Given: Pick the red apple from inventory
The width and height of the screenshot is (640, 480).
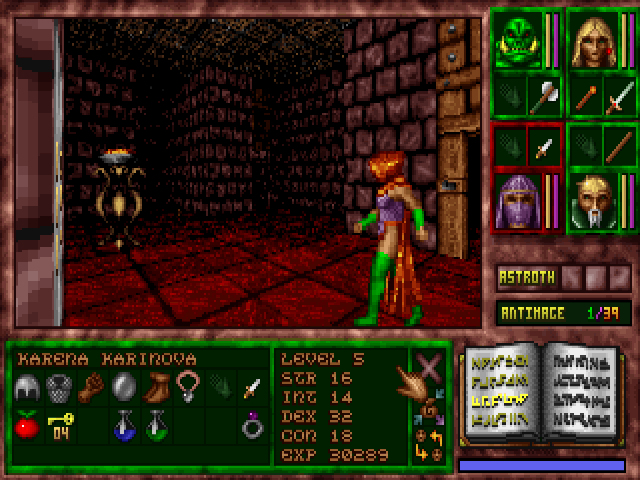Looking at the screenshot, I should (x=26, y=426).
